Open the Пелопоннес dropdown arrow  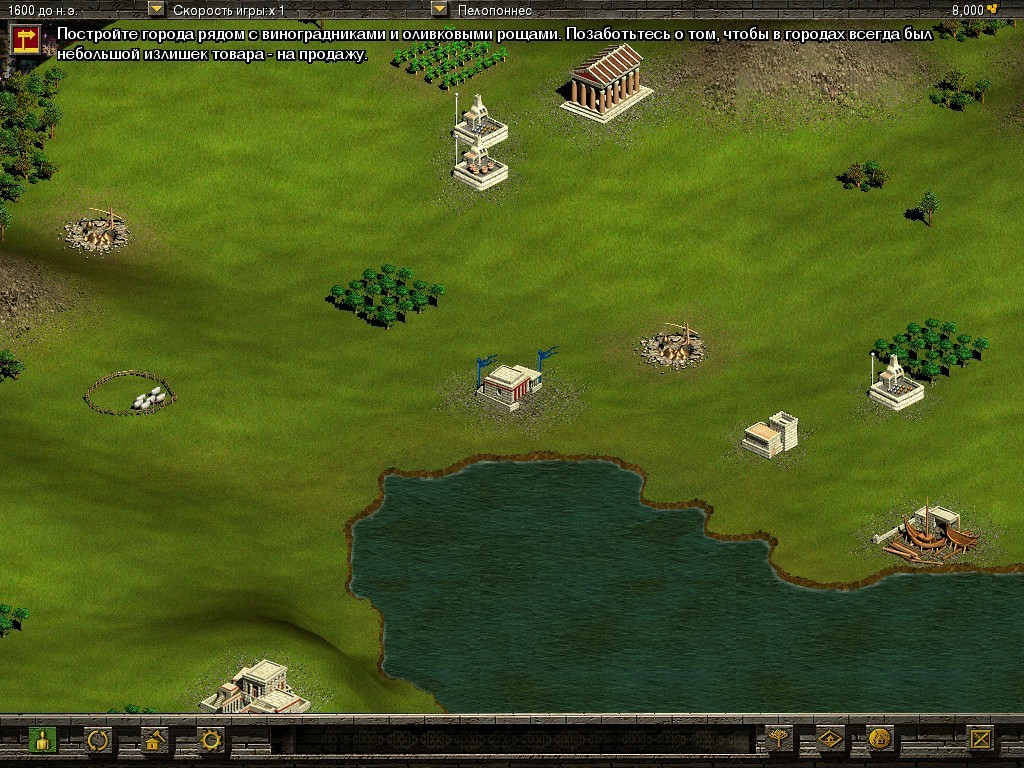[x=439, y=9]
